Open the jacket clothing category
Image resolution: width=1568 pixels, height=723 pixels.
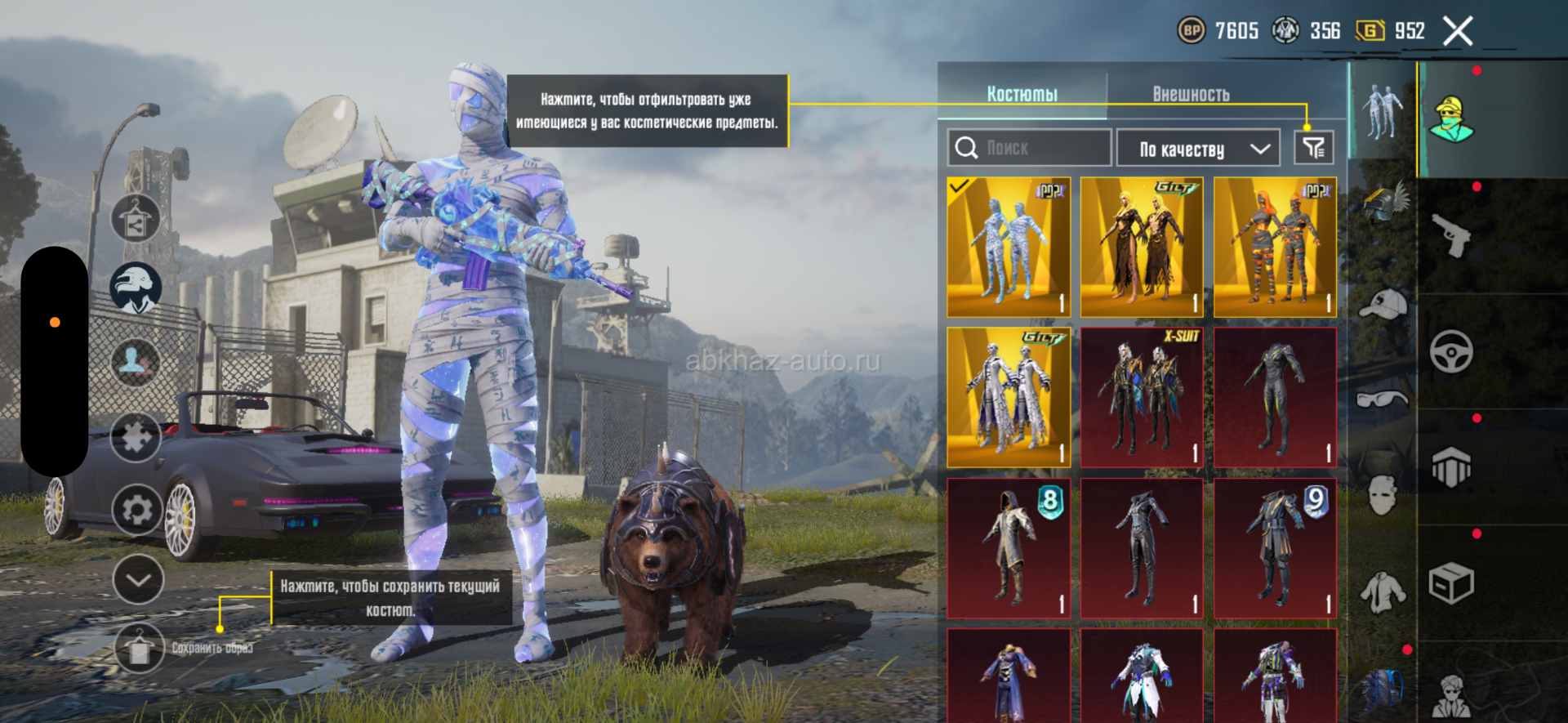click(x=1382, y=591)
